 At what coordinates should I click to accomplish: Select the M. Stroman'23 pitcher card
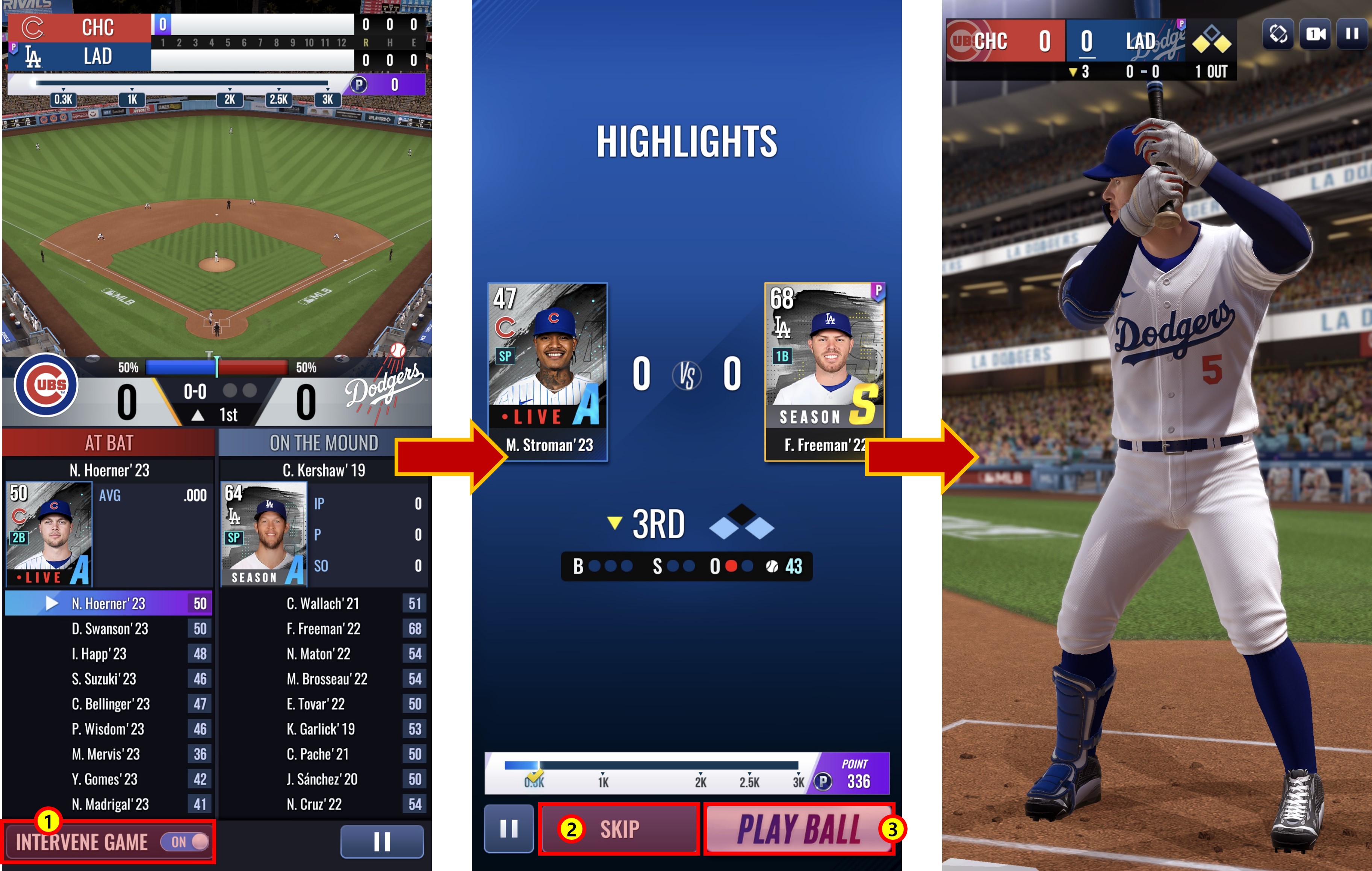[548, 371]
